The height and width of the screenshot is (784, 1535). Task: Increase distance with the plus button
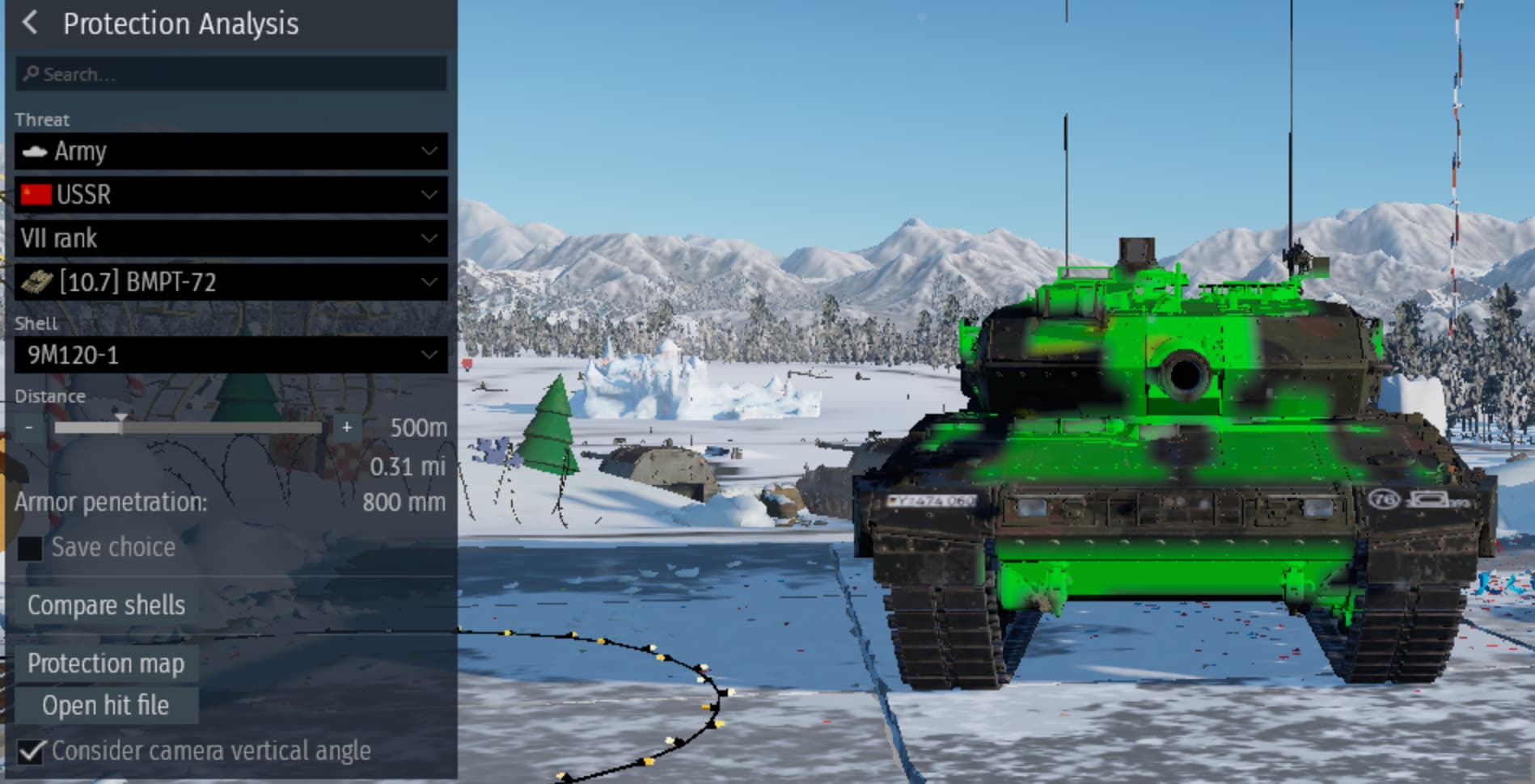click(347, 427)
